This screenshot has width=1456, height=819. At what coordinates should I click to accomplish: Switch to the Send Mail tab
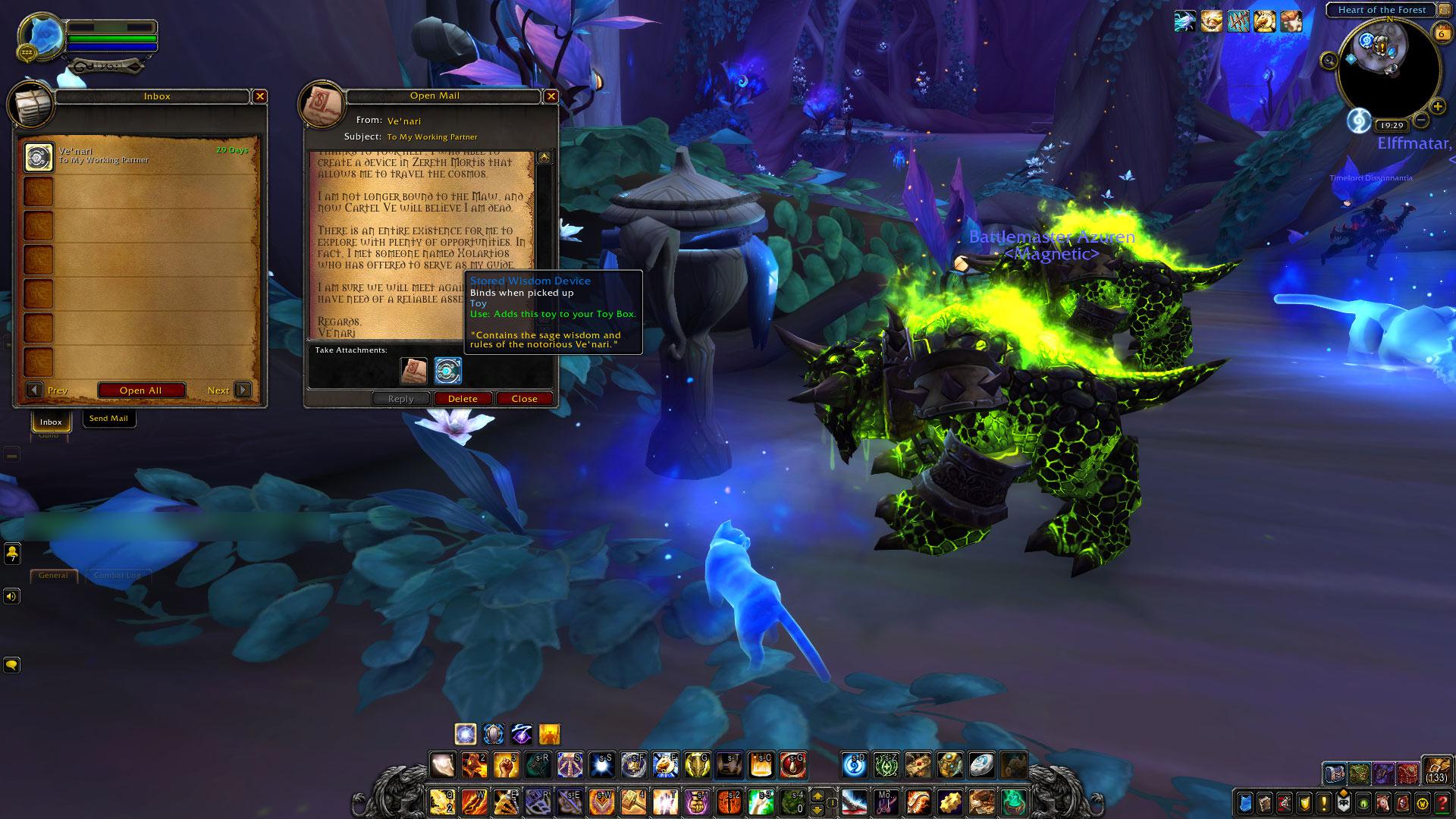click(x=108, y=419)
